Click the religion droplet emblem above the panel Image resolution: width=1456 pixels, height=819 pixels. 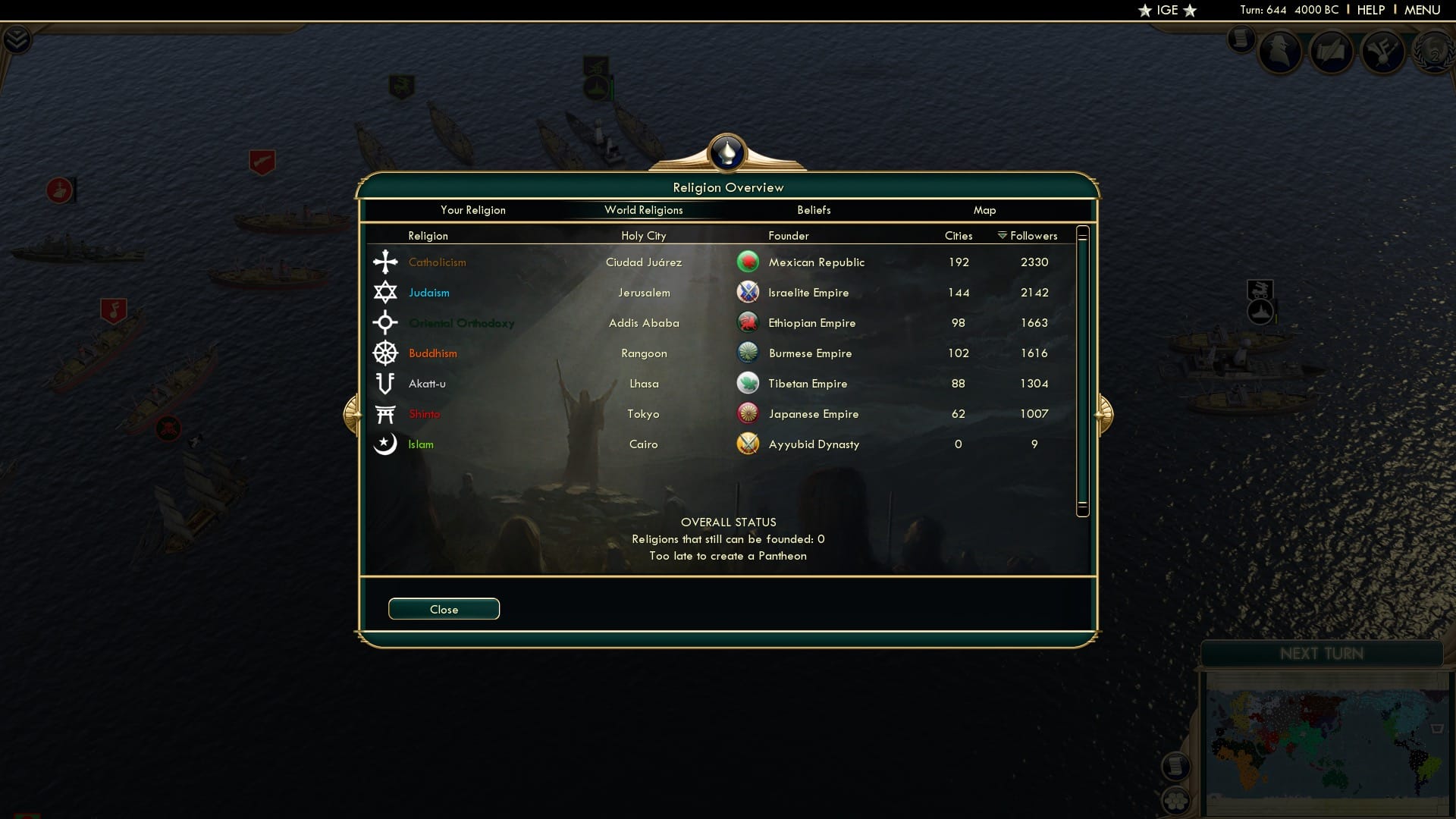(727, 154)
